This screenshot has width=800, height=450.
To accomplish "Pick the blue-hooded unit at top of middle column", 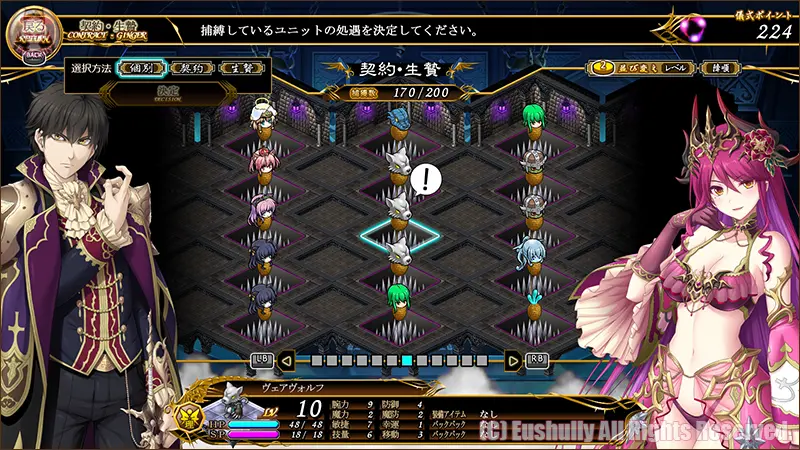I will pos(399,124).
